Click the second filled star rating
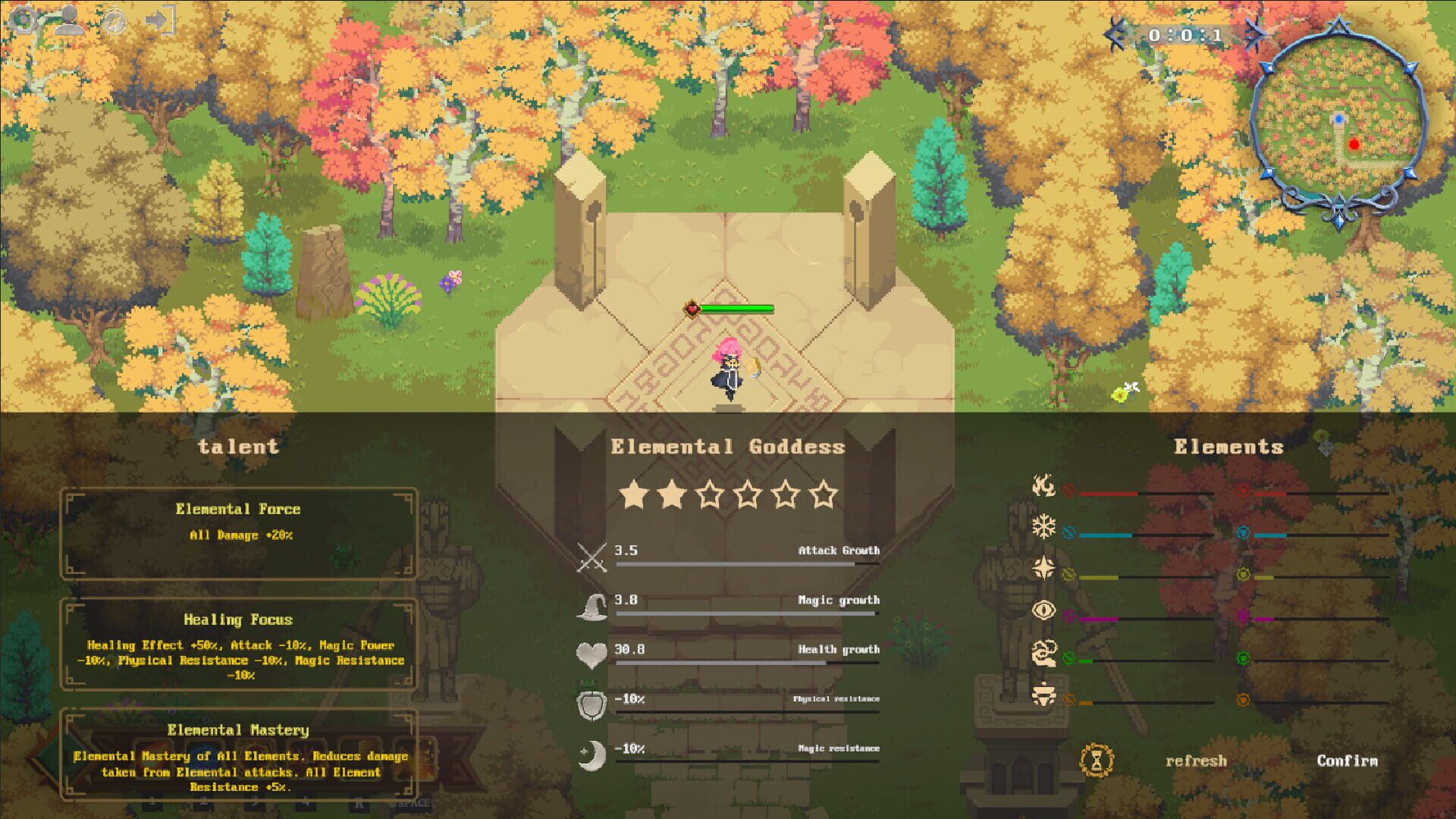This screenshot has width=1456, height=819. click(x=673, y=495)
